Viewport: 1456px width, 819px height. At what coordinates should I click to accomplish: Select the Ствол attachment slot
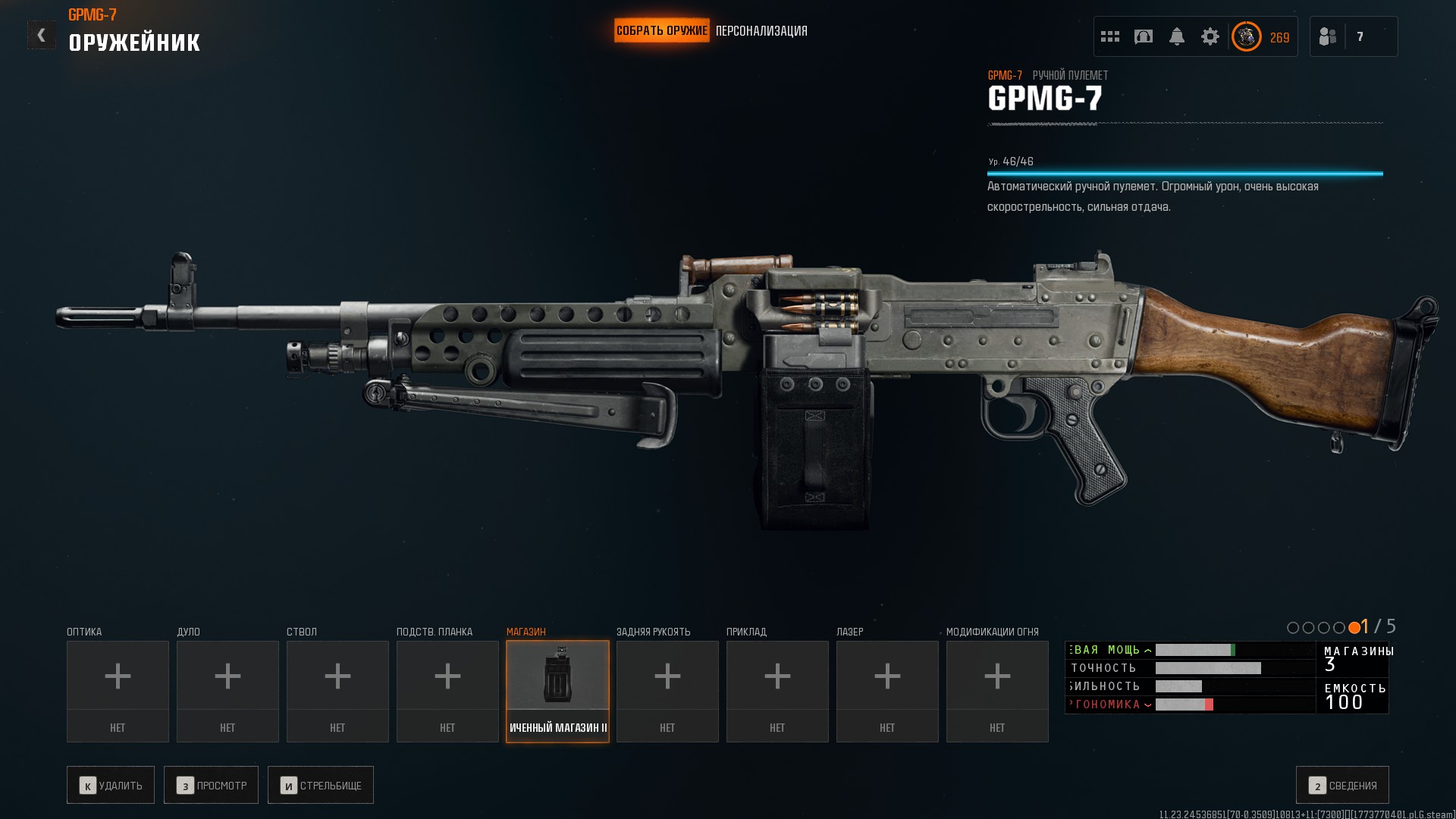click(x=337, y=691)
